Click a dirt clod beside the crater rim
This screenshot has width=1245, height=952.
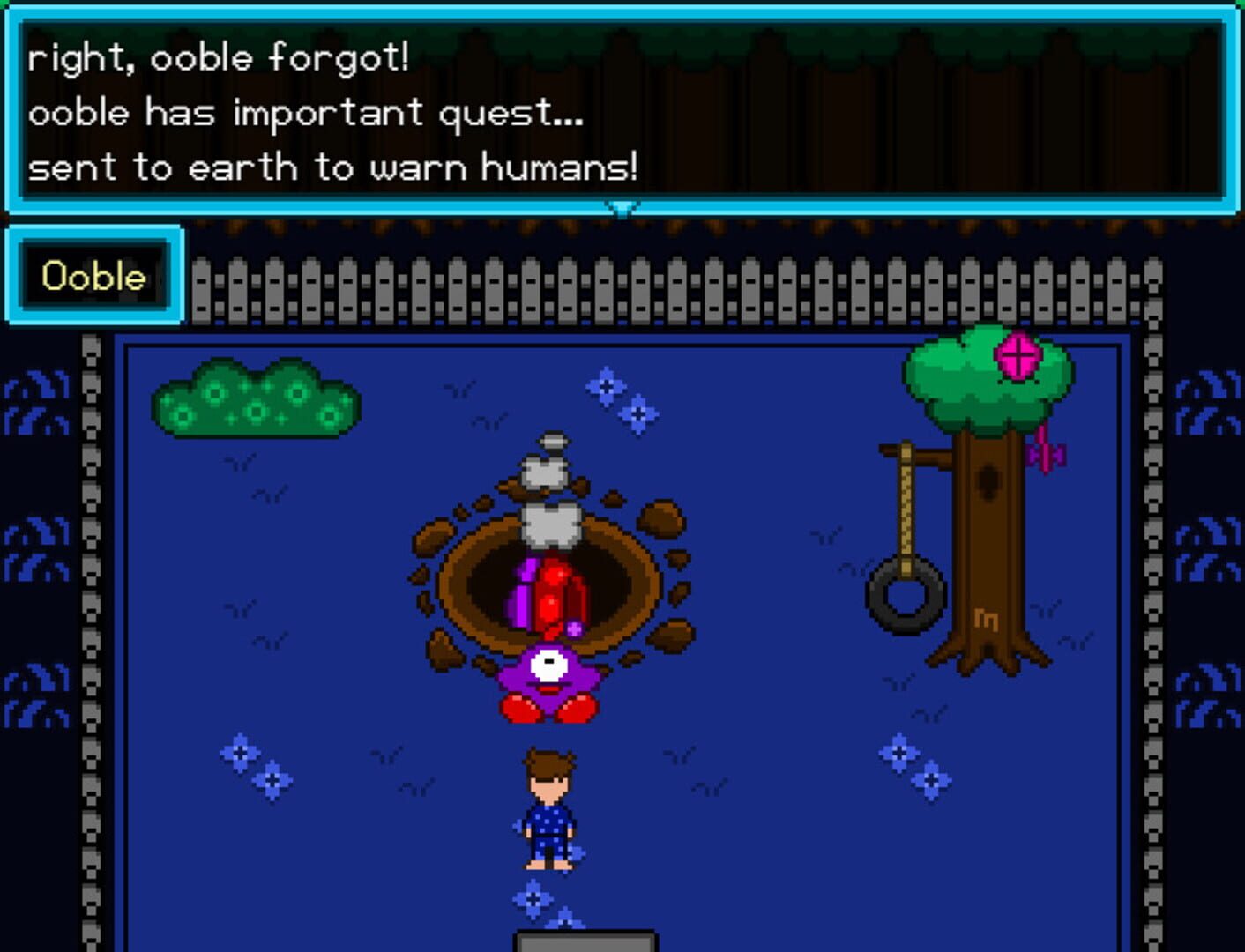point(657,520)
